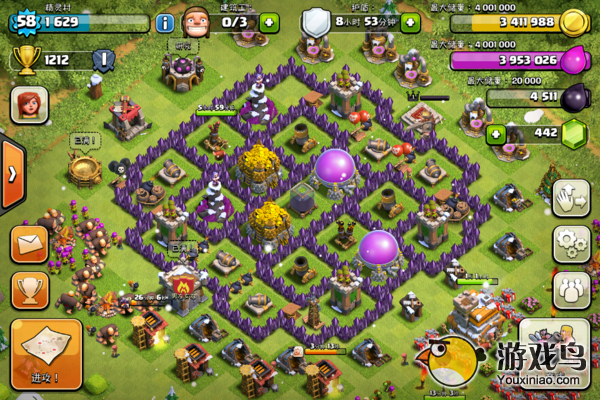The width and height of the screenshot is (600, 400).
Task: Open the league shield badge next to trophies
Action: 102,60
